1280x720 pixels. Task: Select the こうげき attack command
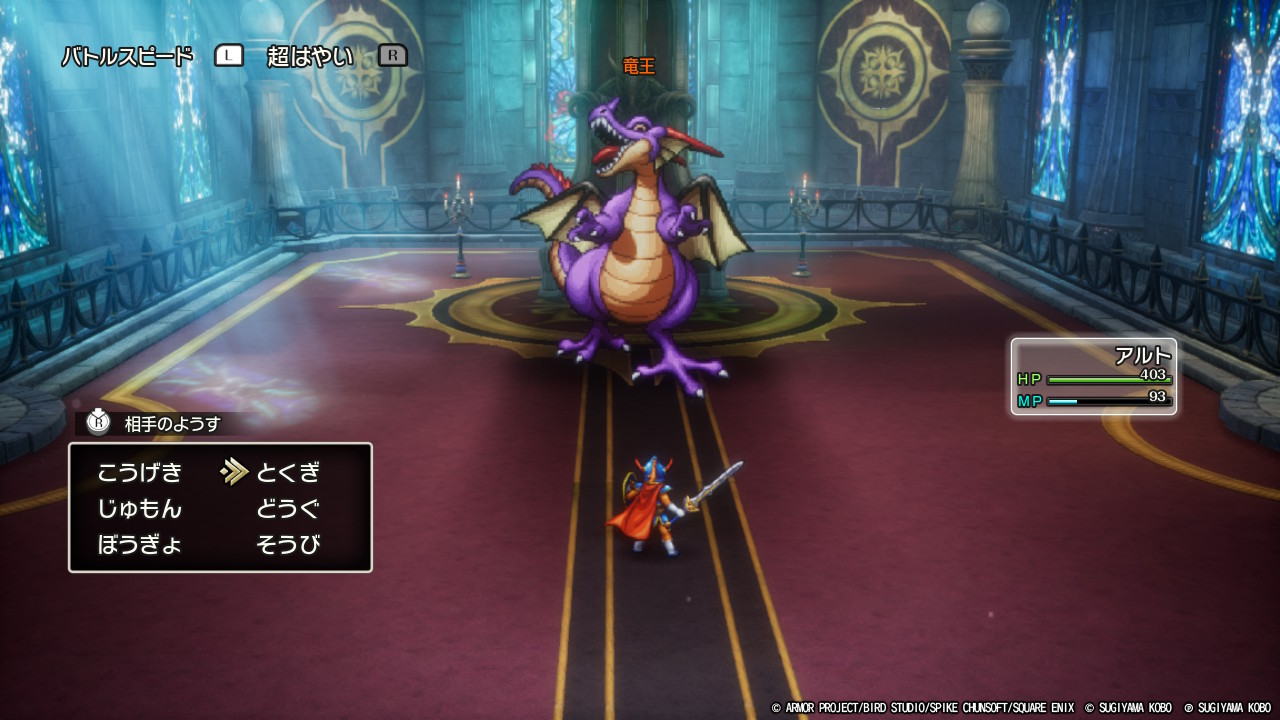[x=140, y=473]
